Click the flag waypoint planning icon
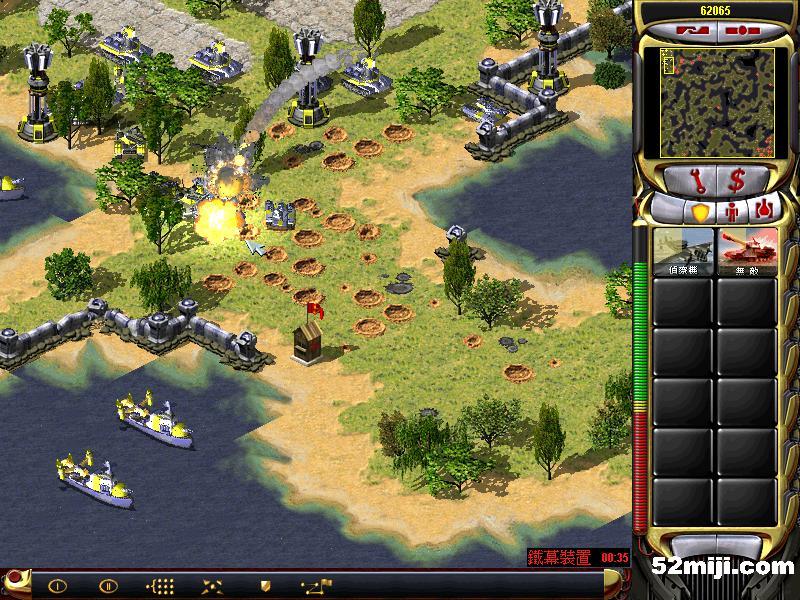Screen dimensions: 800x600 (x=318, y=586)
